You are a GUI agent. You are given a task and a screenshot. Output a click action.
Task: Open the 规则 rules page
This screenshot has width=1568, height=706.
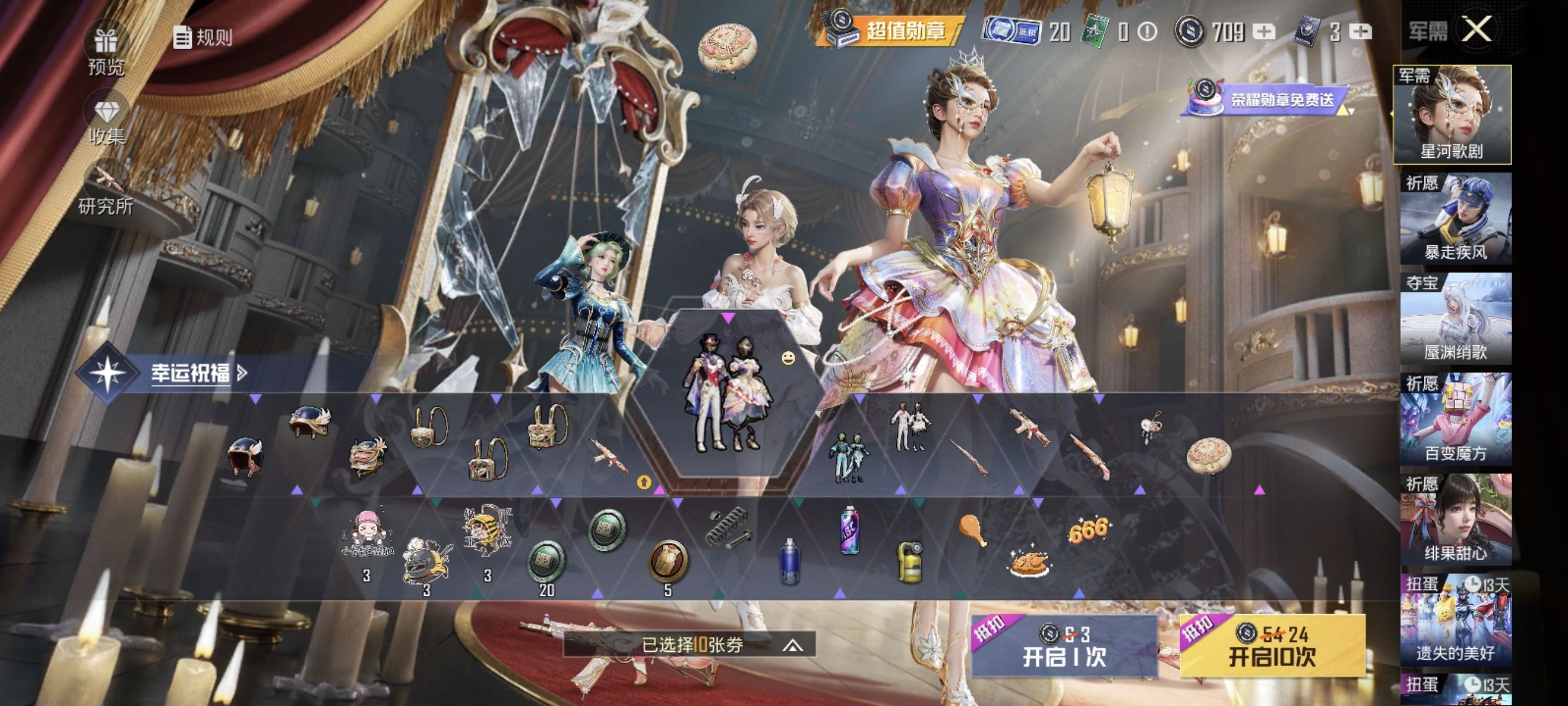click(x=202, y=37)
